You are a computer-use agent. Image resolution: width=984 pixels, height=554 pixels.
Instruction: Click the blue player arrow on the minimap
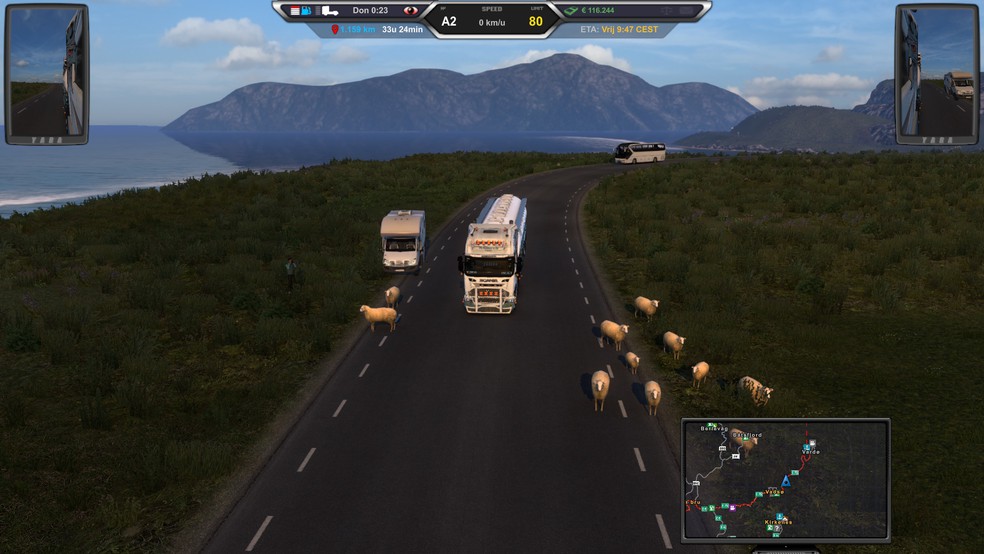coord(786,481)
